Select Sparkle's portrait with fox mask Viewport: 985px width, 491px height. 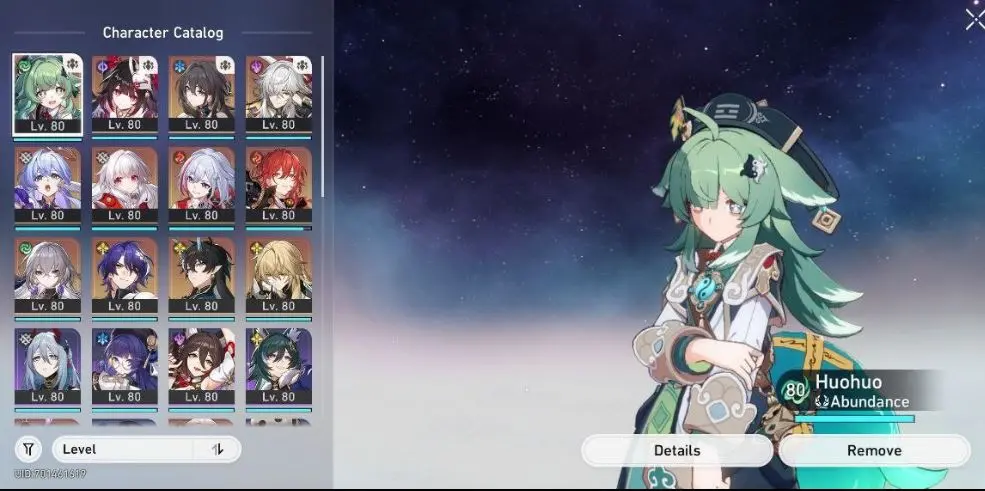(x=125, y=93)
